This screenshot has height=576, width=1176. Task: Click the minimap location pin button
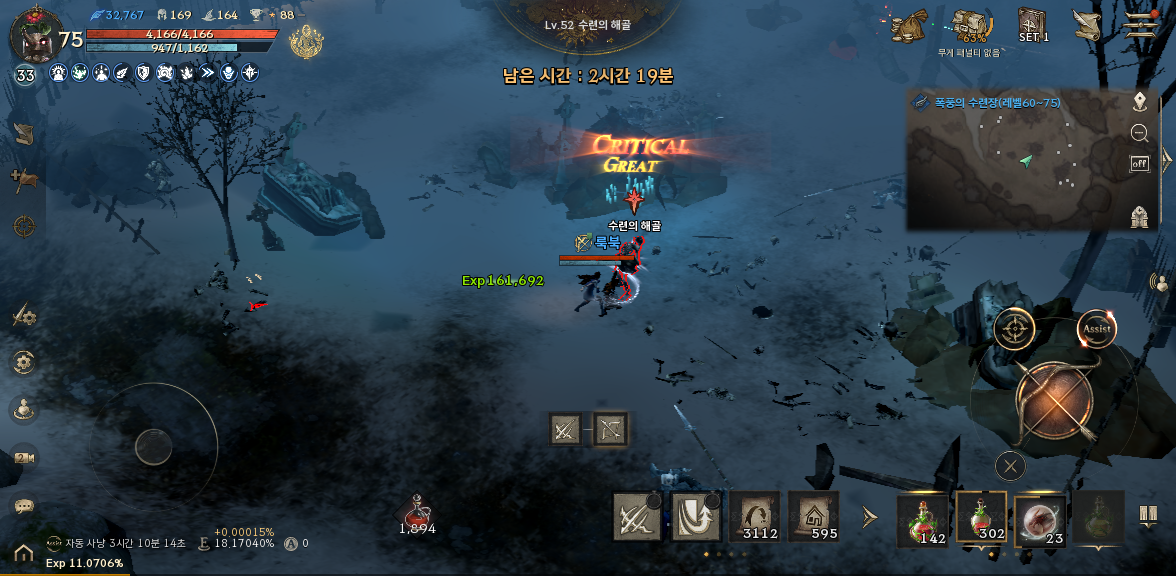pyautogui.click(x=1139, y=101)
